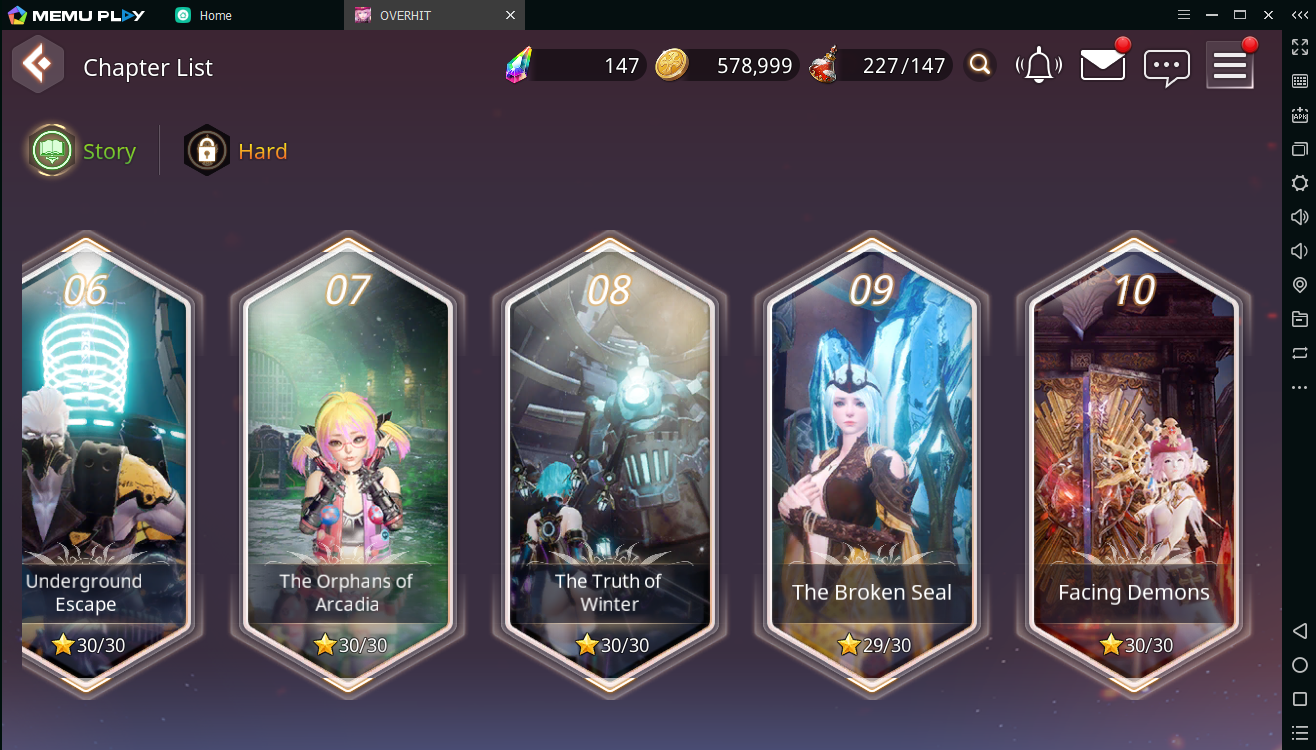Click the gold coin currency icon

[x=671, y=66]
